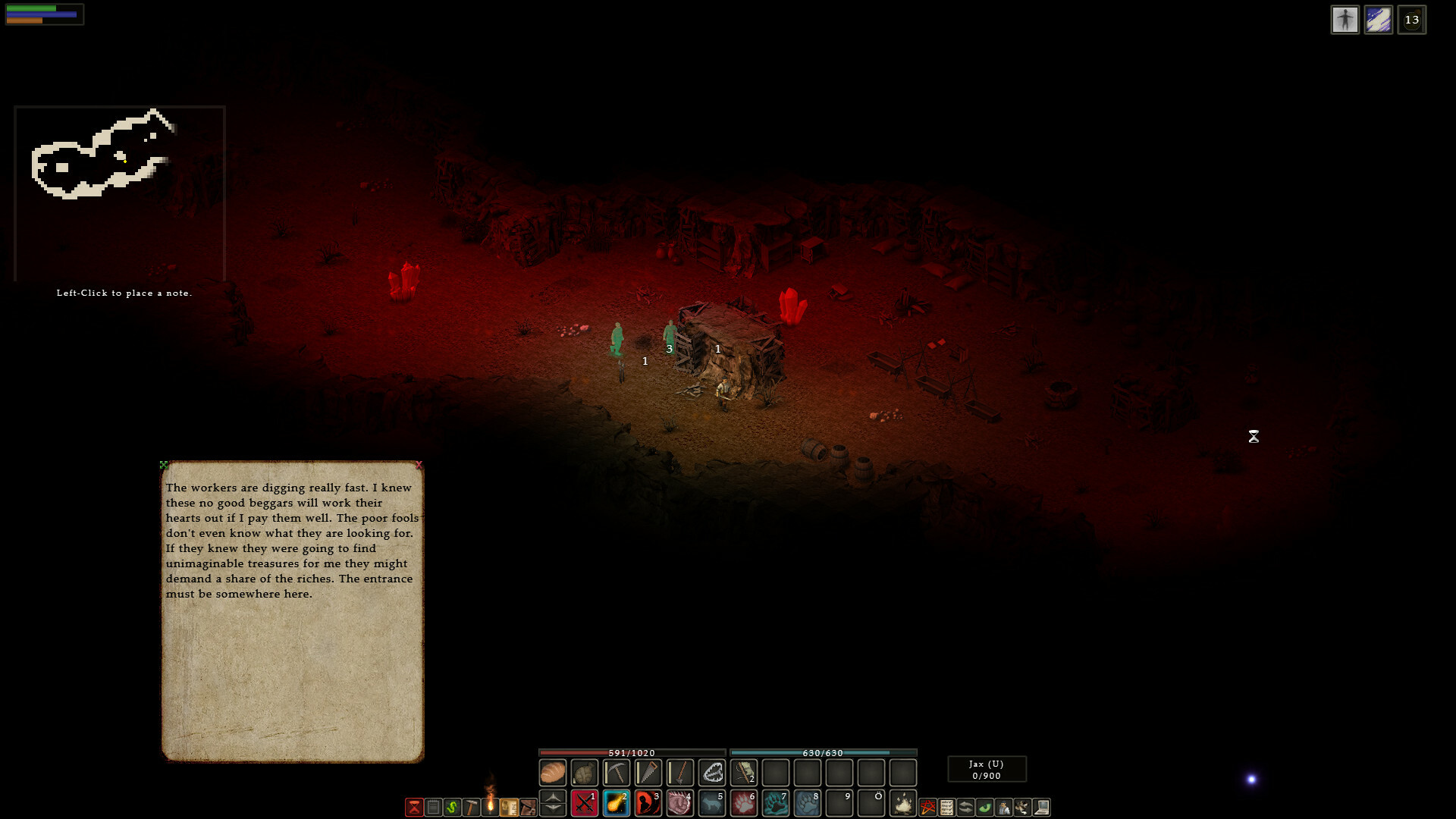This screenshot has height=819, width=1456.
Task: Open the notebook journal icon
Action: (x=434, y=808)
